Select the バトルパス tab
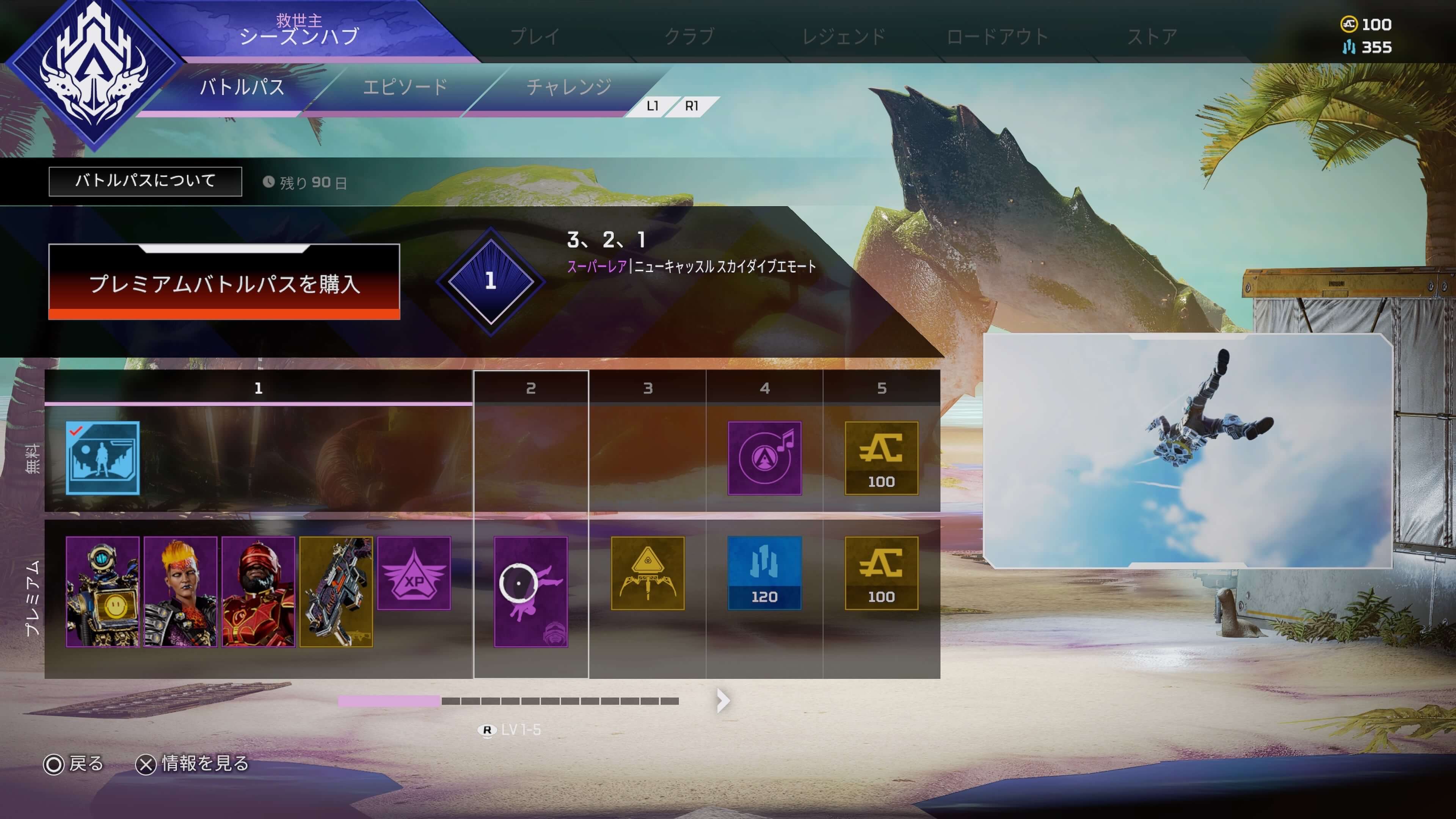1456x819 pixels. click(242, 87)
